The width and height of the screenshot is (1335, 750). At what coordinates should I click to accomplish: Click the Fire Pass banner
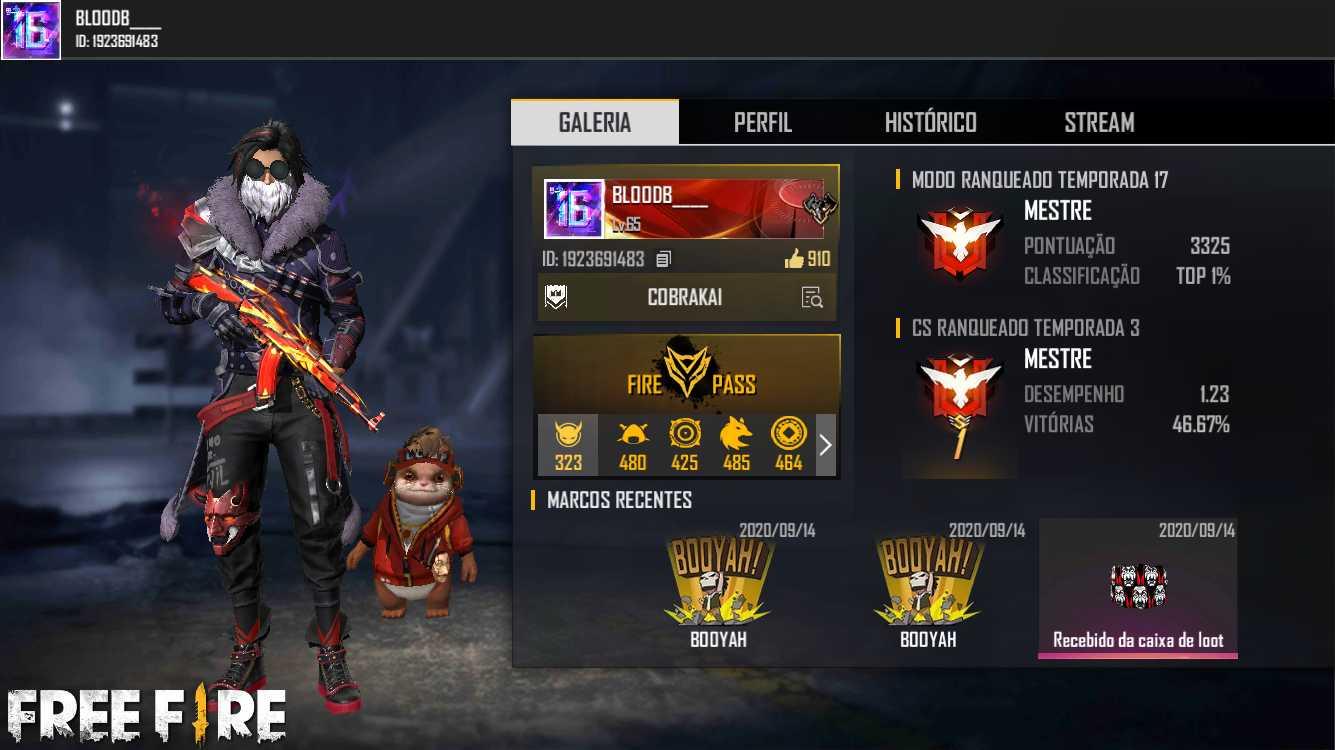point(686,374)
